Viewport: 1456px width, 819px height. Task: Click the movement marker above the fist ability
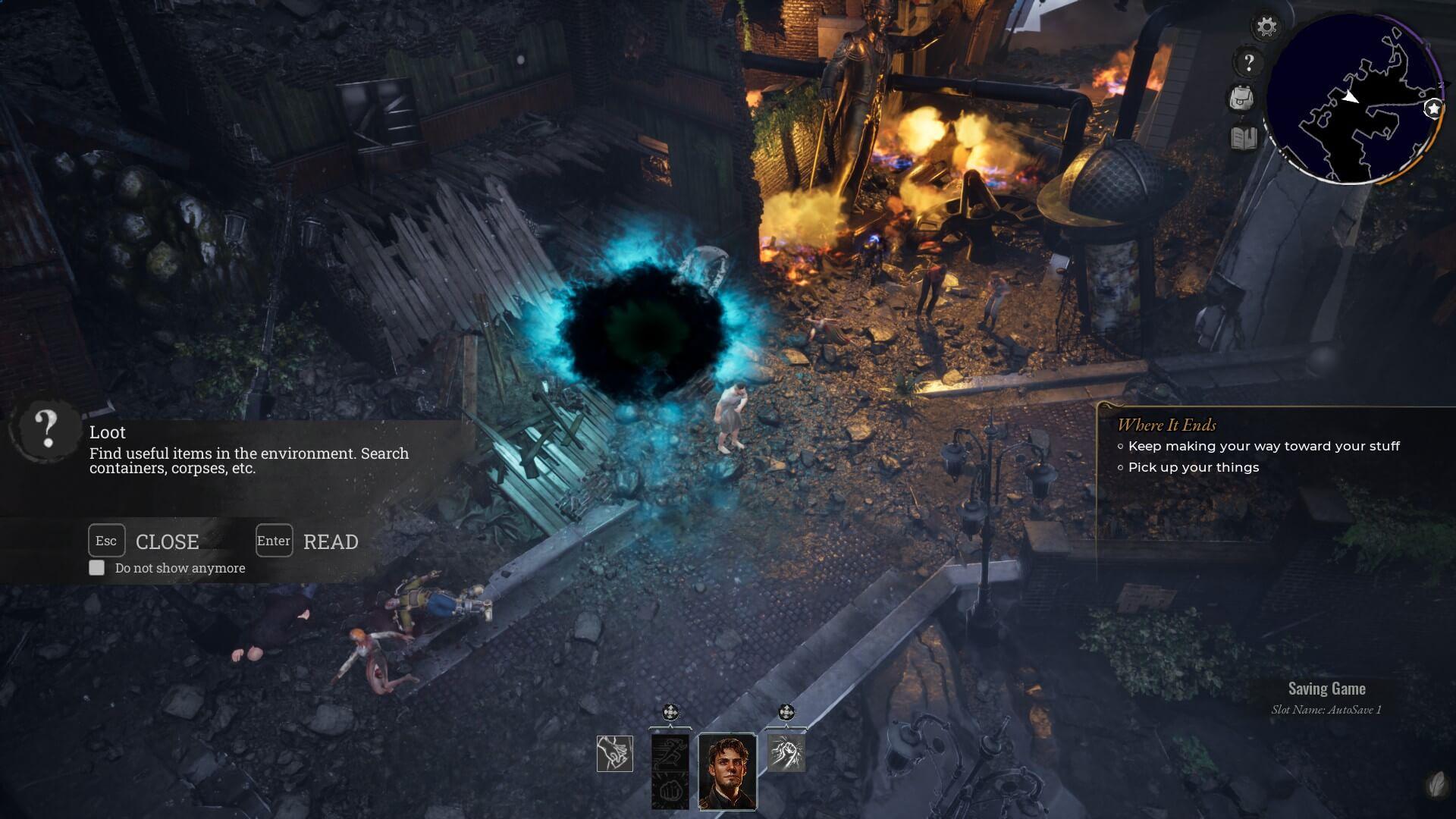786,712
